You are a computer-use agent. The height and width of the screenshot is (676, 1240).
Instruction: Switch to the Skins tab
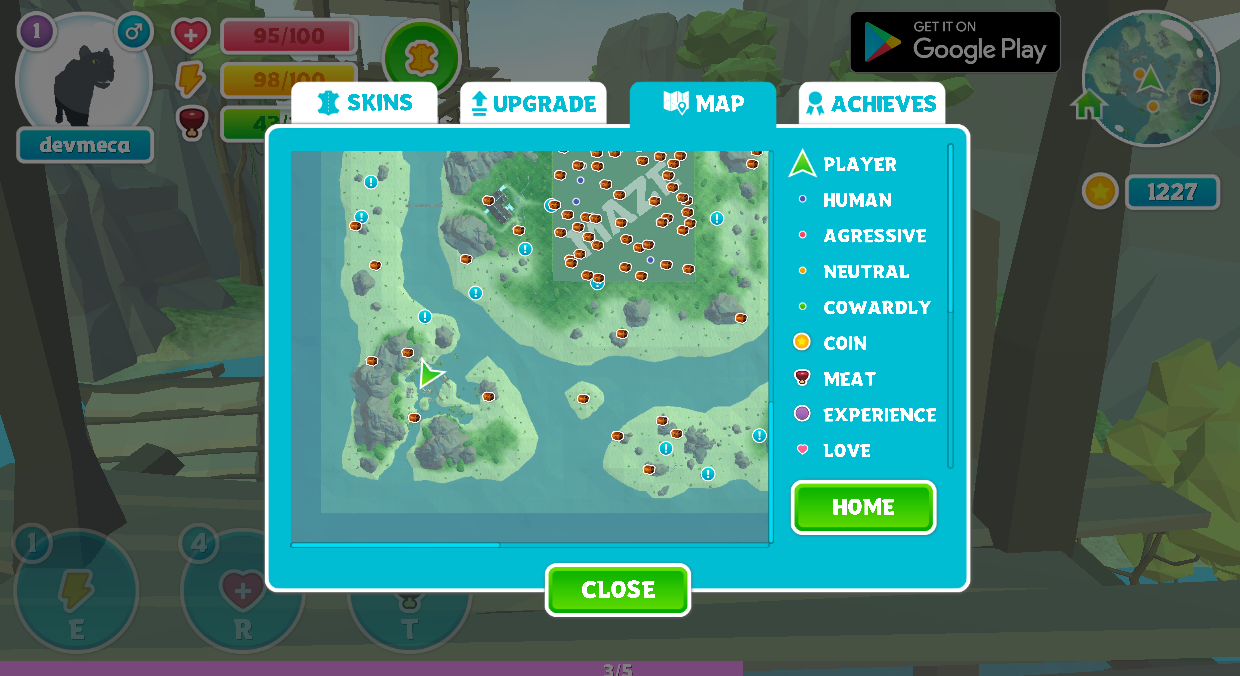click(x=364, y=103)
